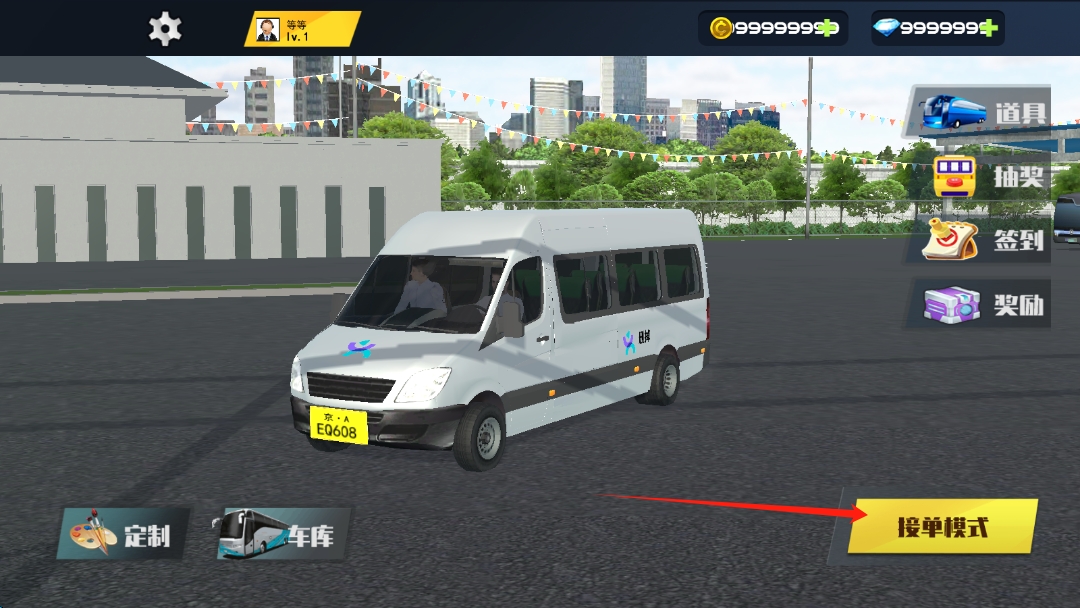Viewport: 1080px width, 608px height.
Task: Start 接单模式 order mode
Action: (x=941, y=526)
